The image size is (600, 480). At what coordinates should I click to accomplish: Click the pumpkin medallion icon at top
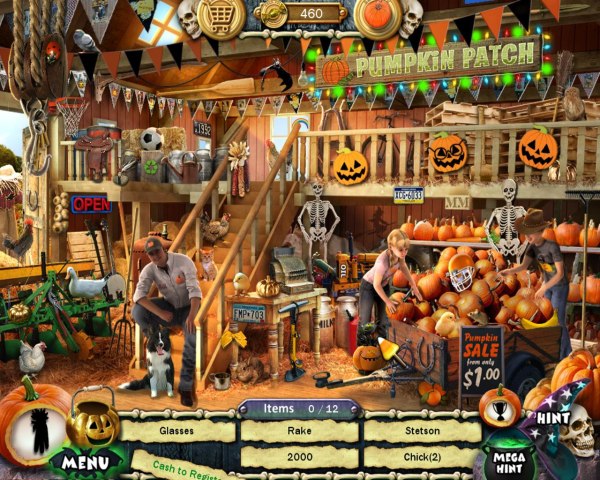point(379,17)
